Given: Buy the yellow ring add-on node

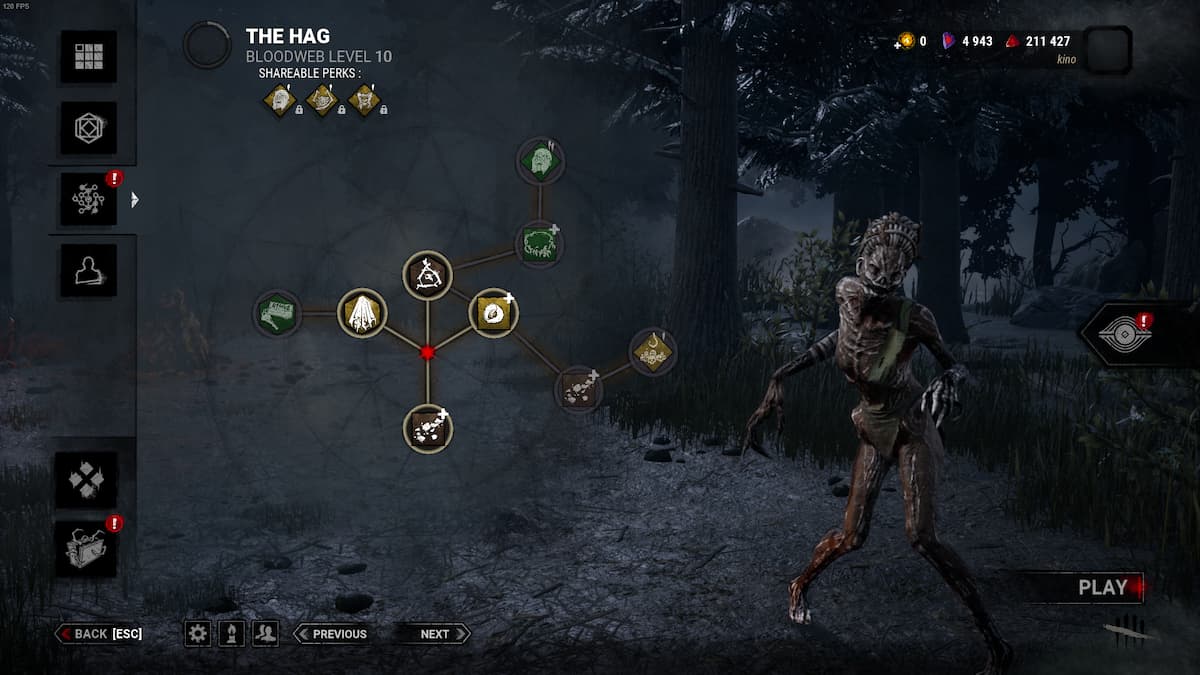Looking at the screenshot, I should pos(493,313).
